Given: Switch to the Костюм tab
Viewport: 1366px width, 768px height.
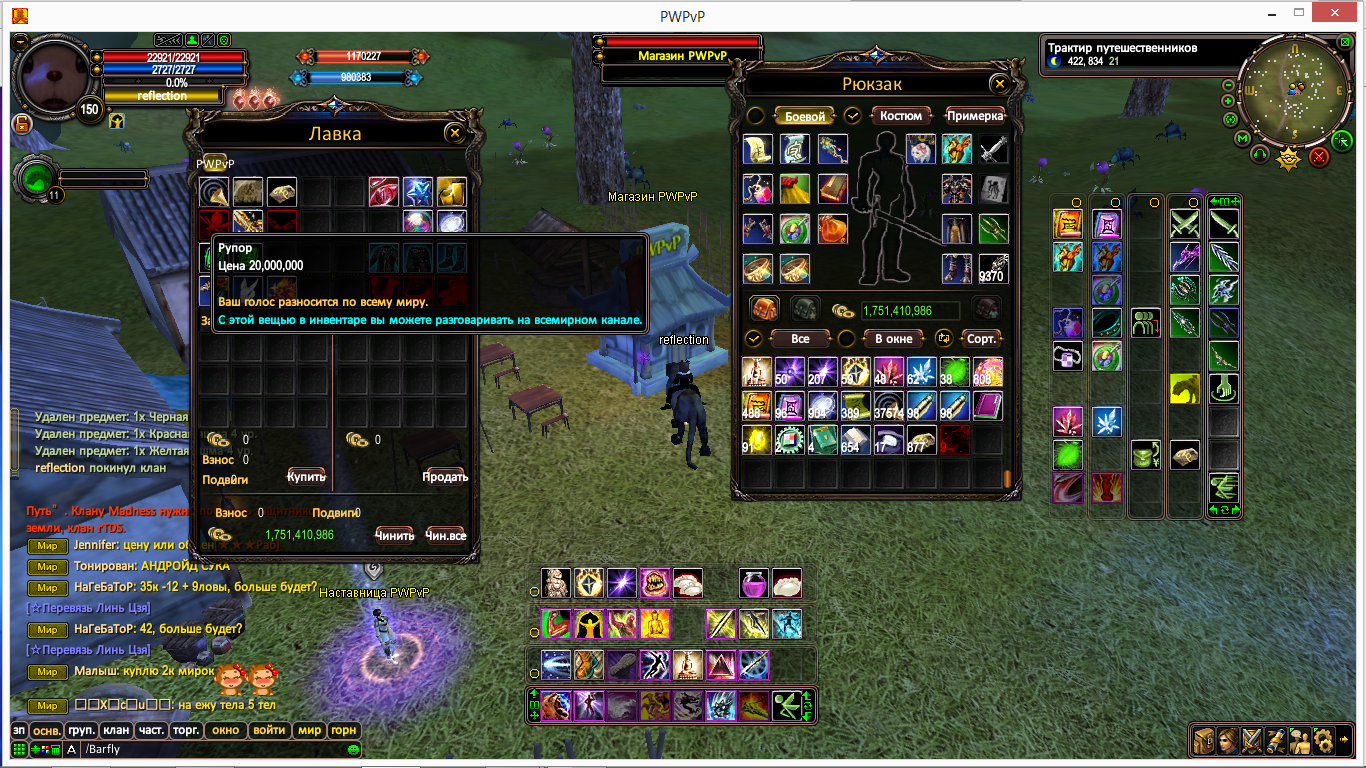Looking at the screenshot, I should click(901, 116).
